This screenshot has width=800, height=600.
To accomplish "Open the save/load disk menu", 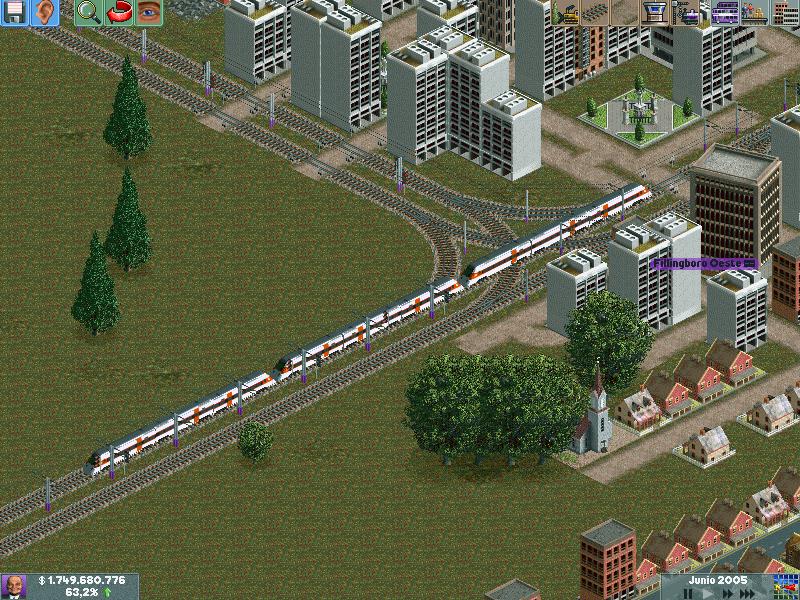I will pyautogui.click(x=14, y=12).
